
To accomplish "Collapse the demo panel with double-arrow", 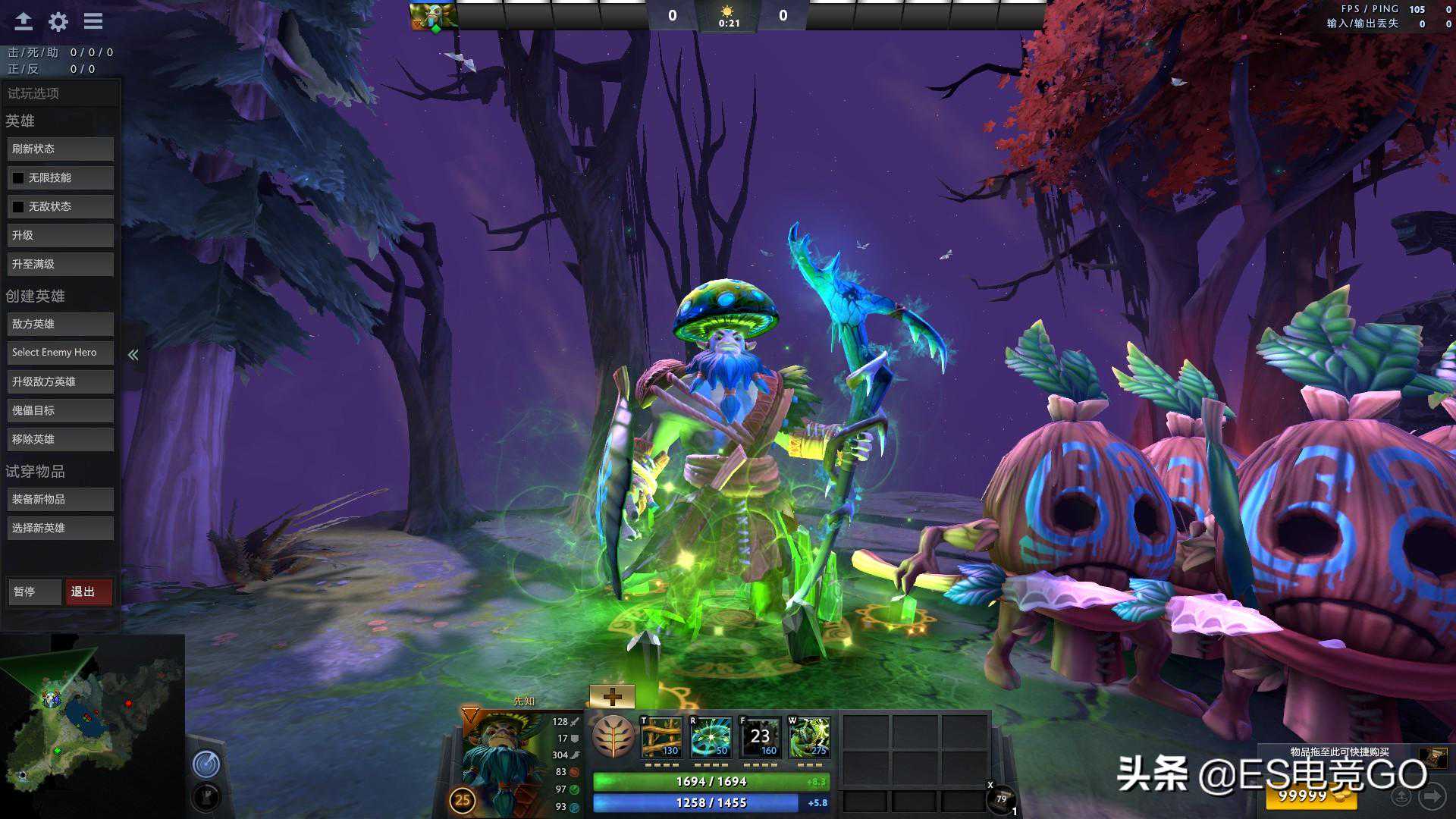I will (x=133, y=355).
